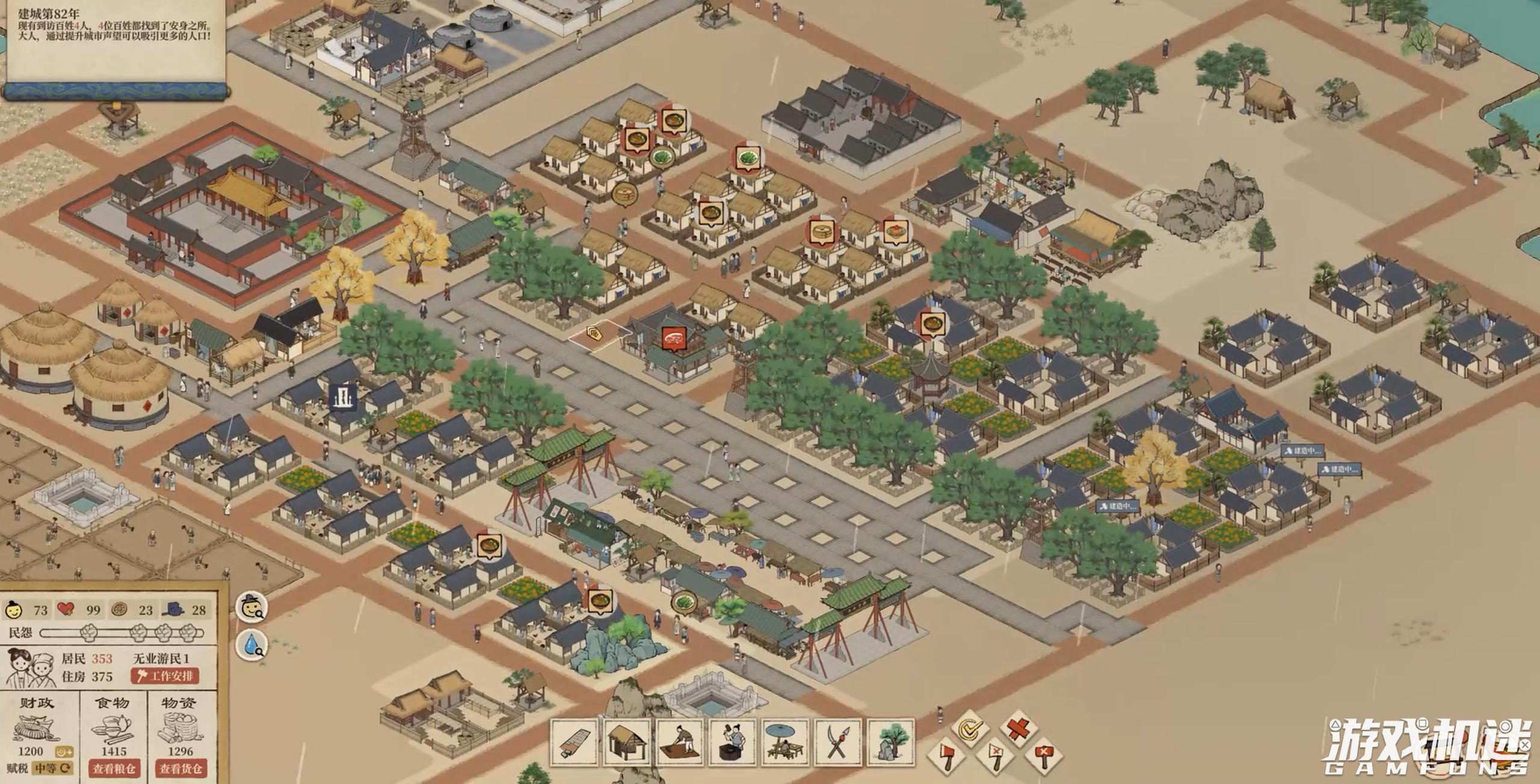Click the yellow checkmark diamond button
This screenshot has width=1540, height=784.
click(x=970, y=729)
